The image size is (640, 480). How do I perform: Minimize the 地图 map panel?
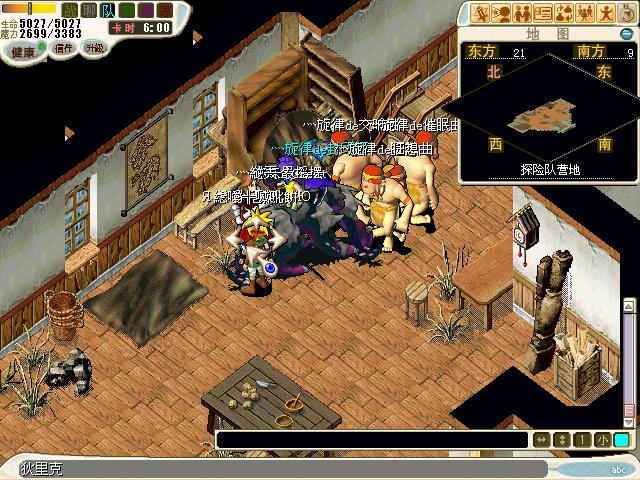628,33
